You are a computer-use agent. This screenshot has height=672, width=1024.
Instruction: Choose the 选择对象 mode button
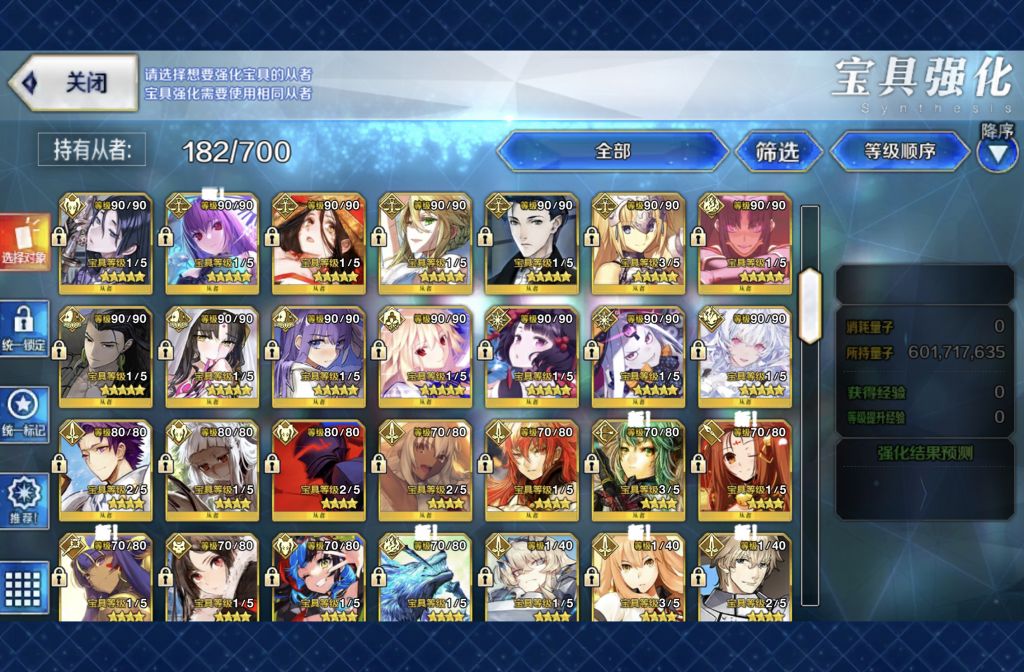click(x=25, y=245)
